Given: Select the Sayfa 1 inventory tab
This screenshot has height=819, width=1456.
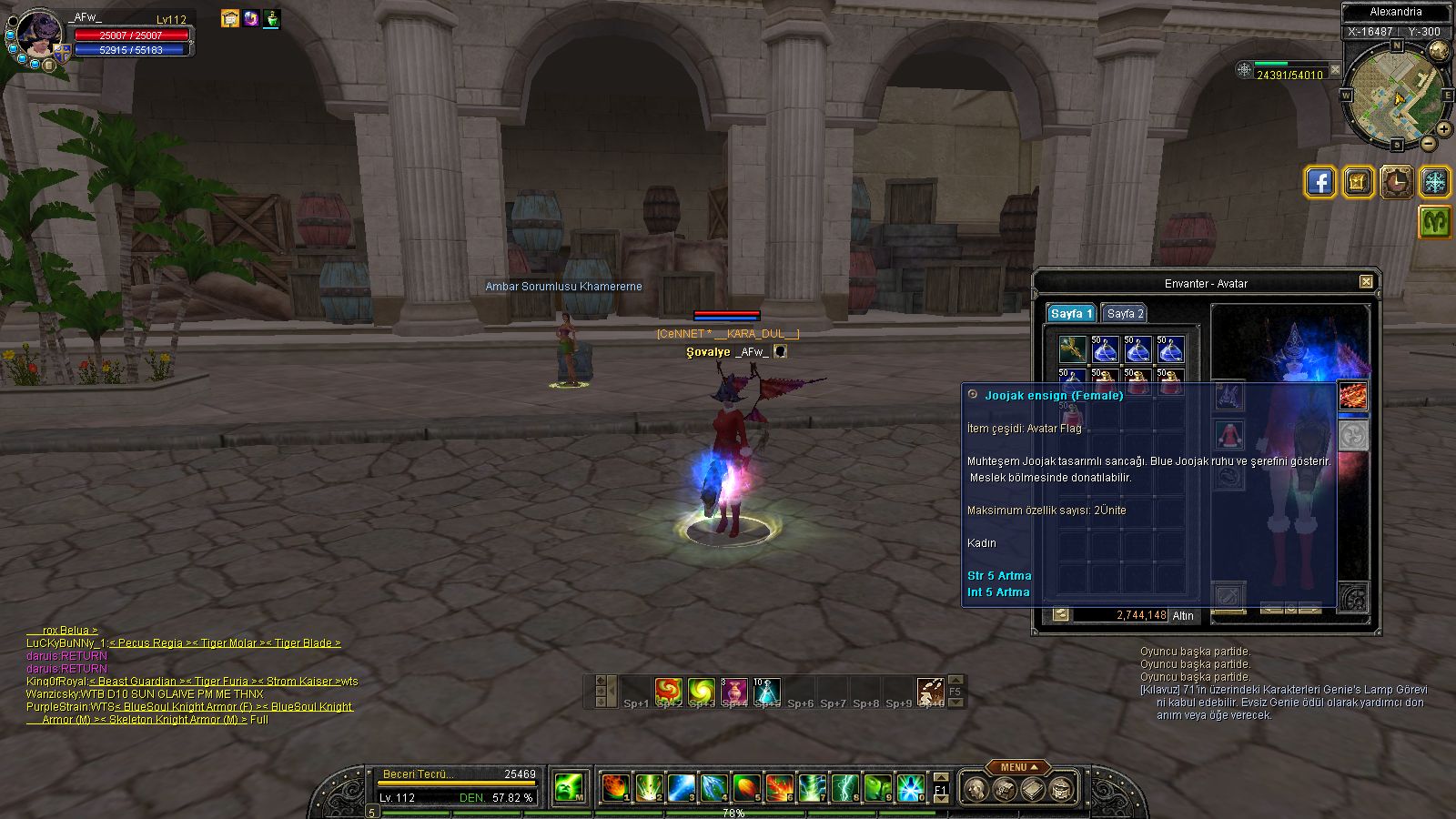Looking at the screenshot, I should pyautogui.click(x=1070, y=313).
